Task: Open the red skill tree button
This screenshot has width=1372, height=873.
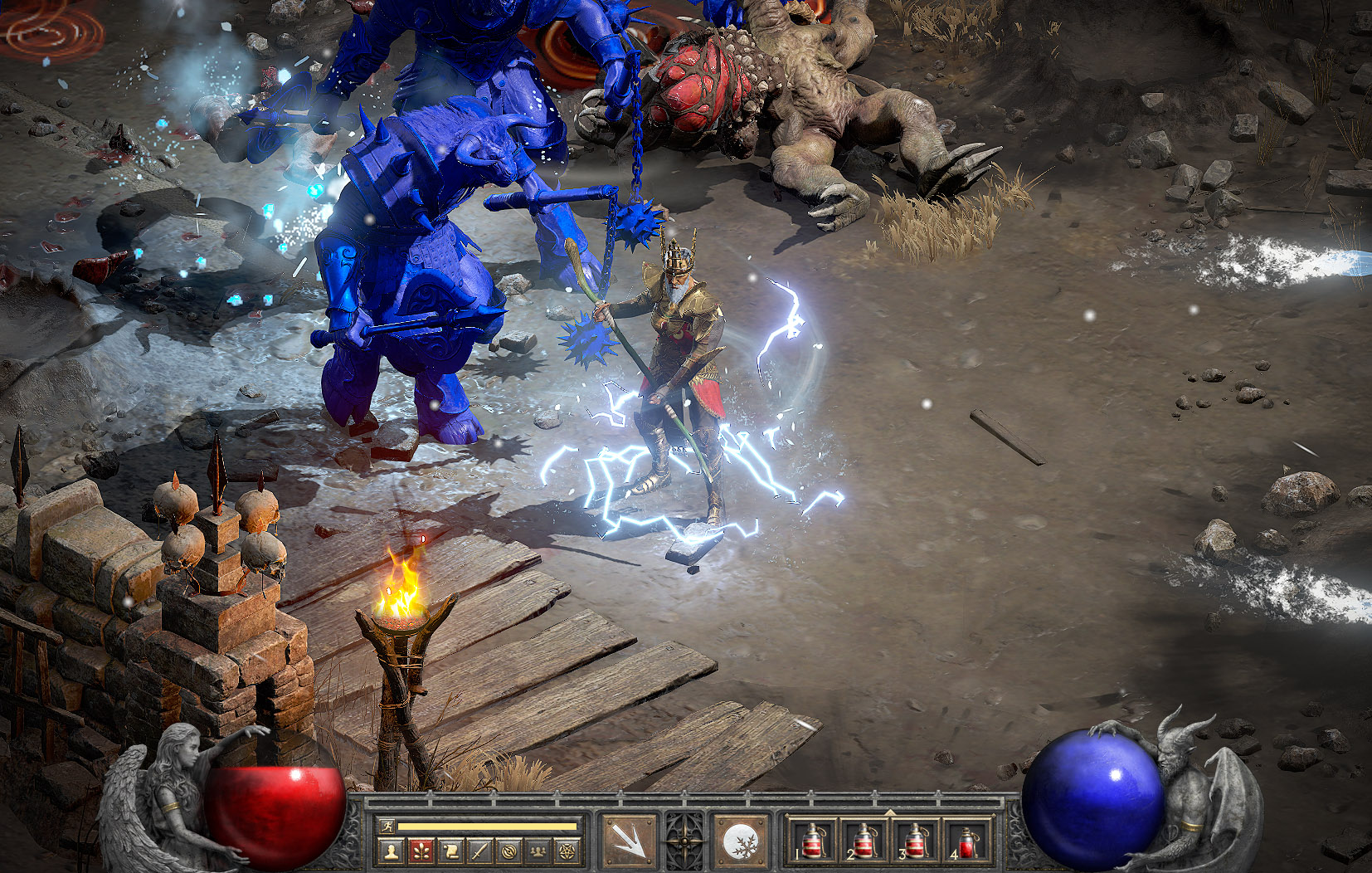Action: coord(421,850)
